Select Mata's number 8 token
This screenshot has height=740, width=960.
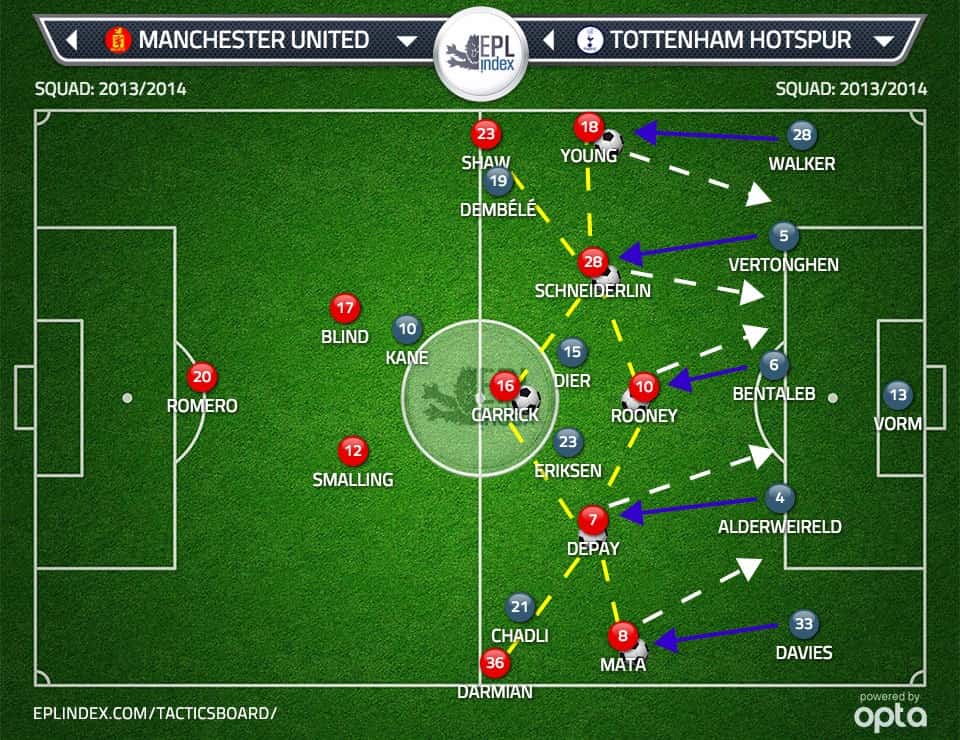click(x=623, y=634)
